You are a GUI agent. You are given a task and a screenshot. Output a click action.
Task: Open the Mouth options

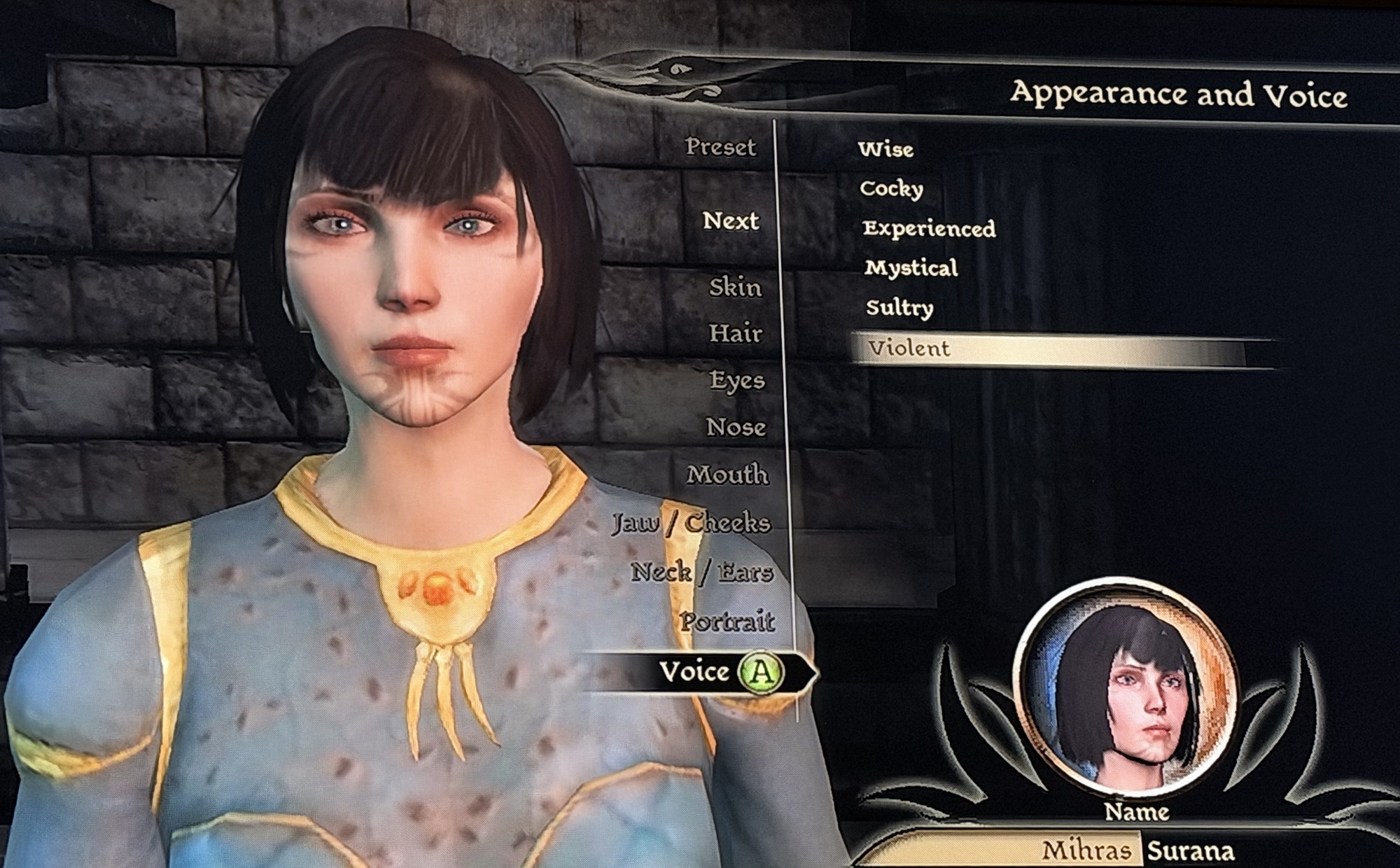[x=727, y=475]
